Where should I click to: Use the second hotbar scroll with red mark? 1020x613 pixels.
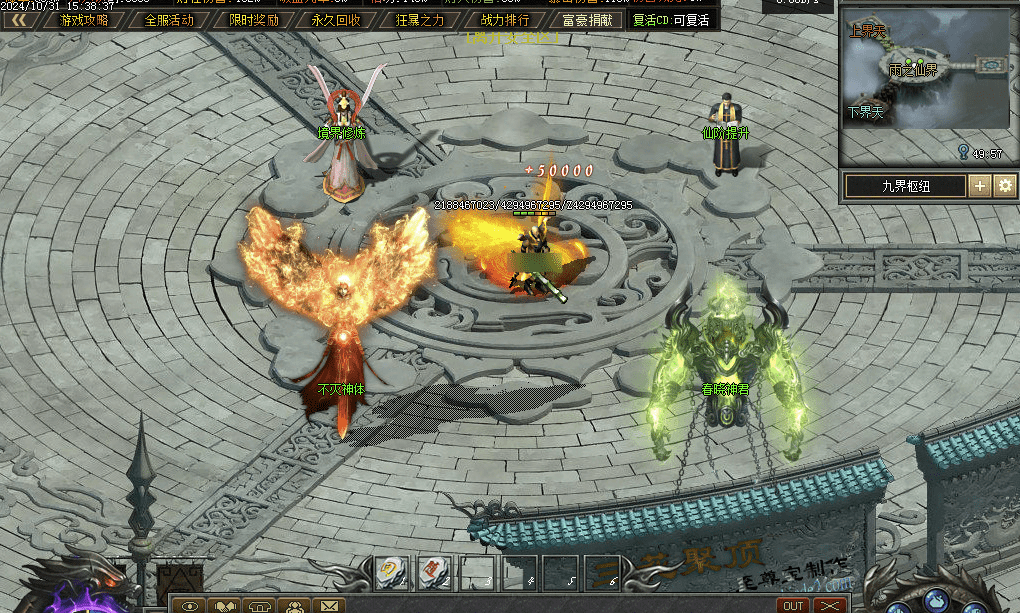pos(434,572)
